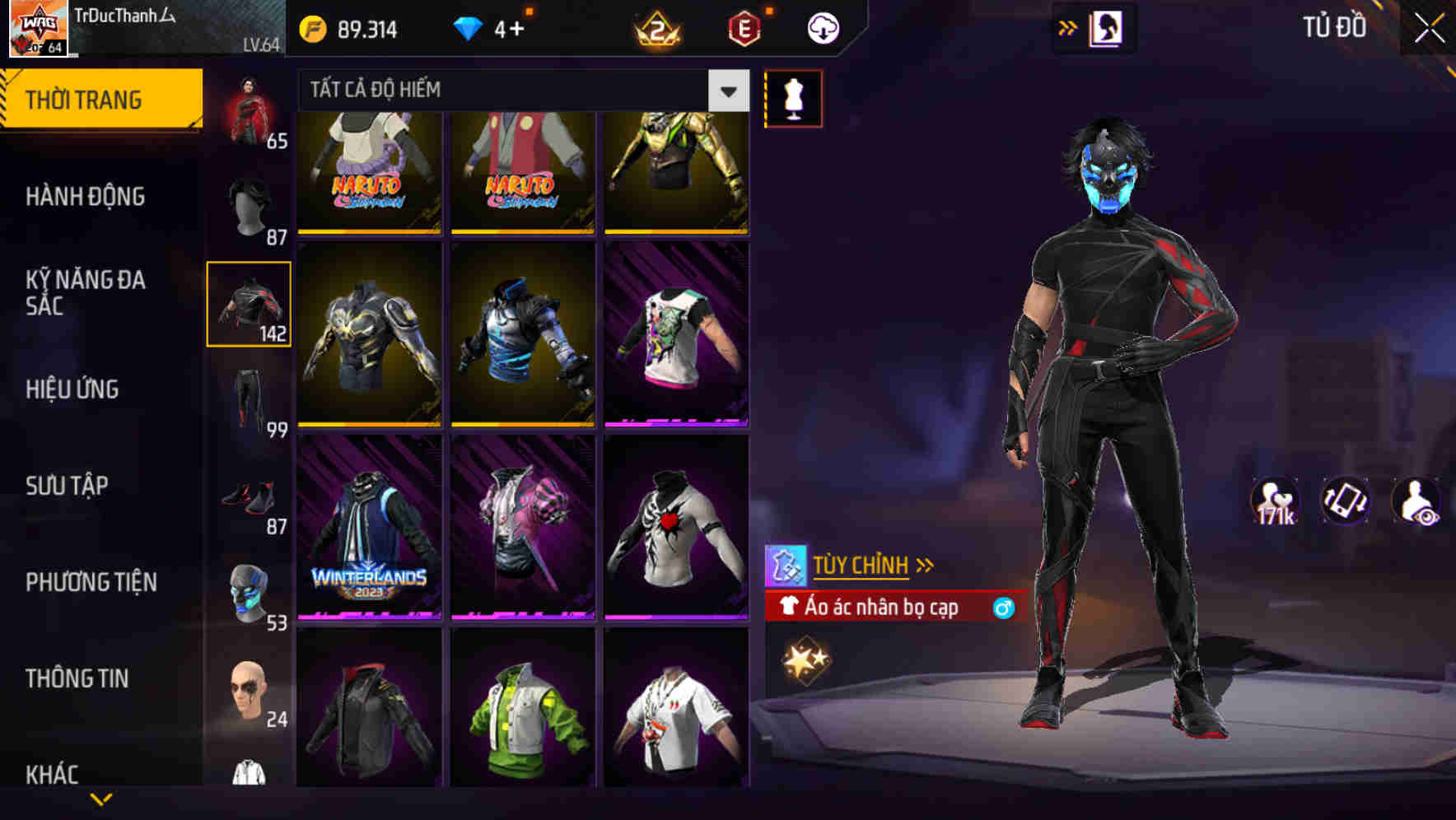Toggle the equipped torso slot showing 142
Screen dimensions: 1456x820
249,303
